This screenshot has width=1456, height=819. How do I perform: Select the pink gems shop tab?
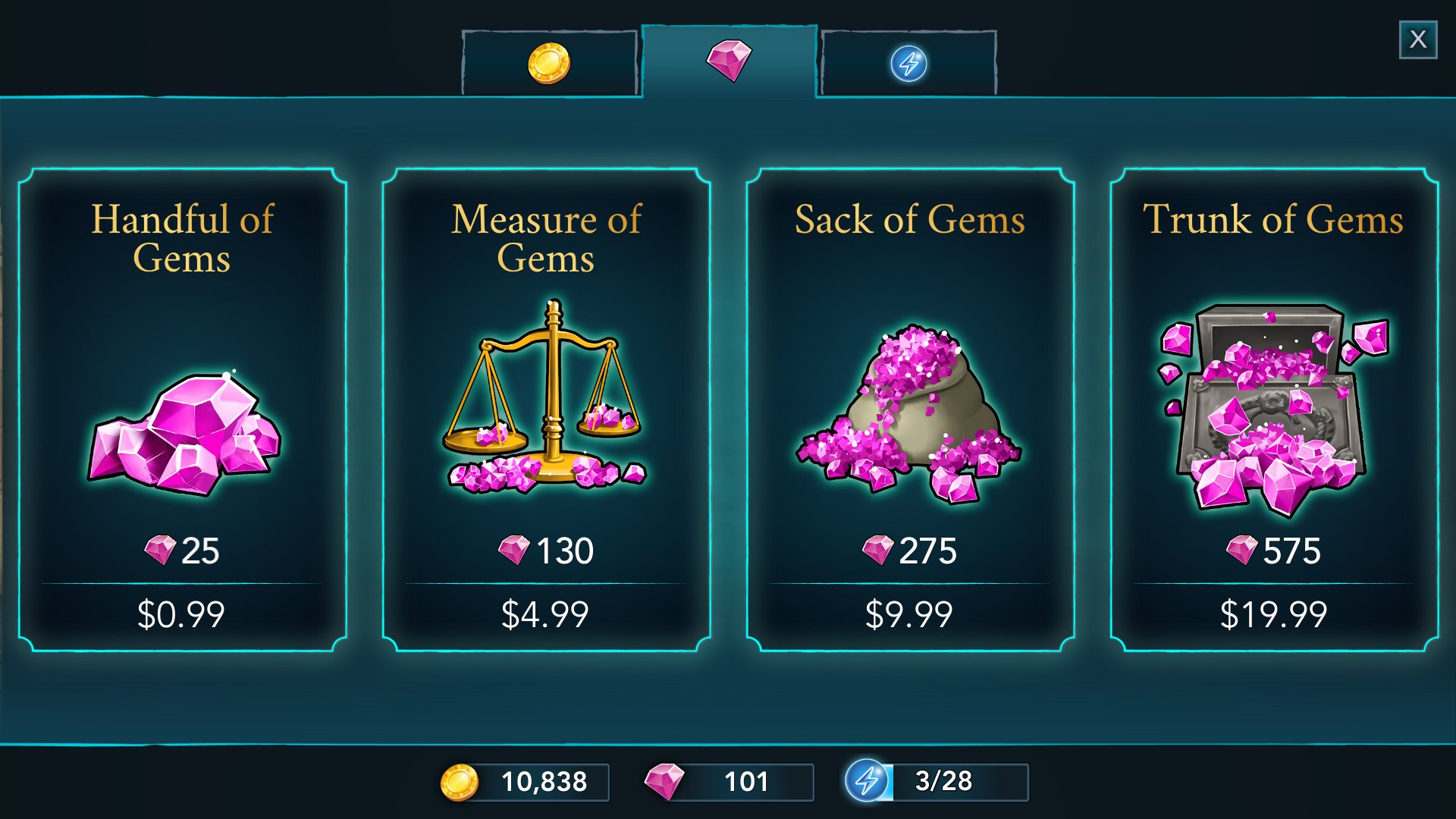(x=729, y=61)
